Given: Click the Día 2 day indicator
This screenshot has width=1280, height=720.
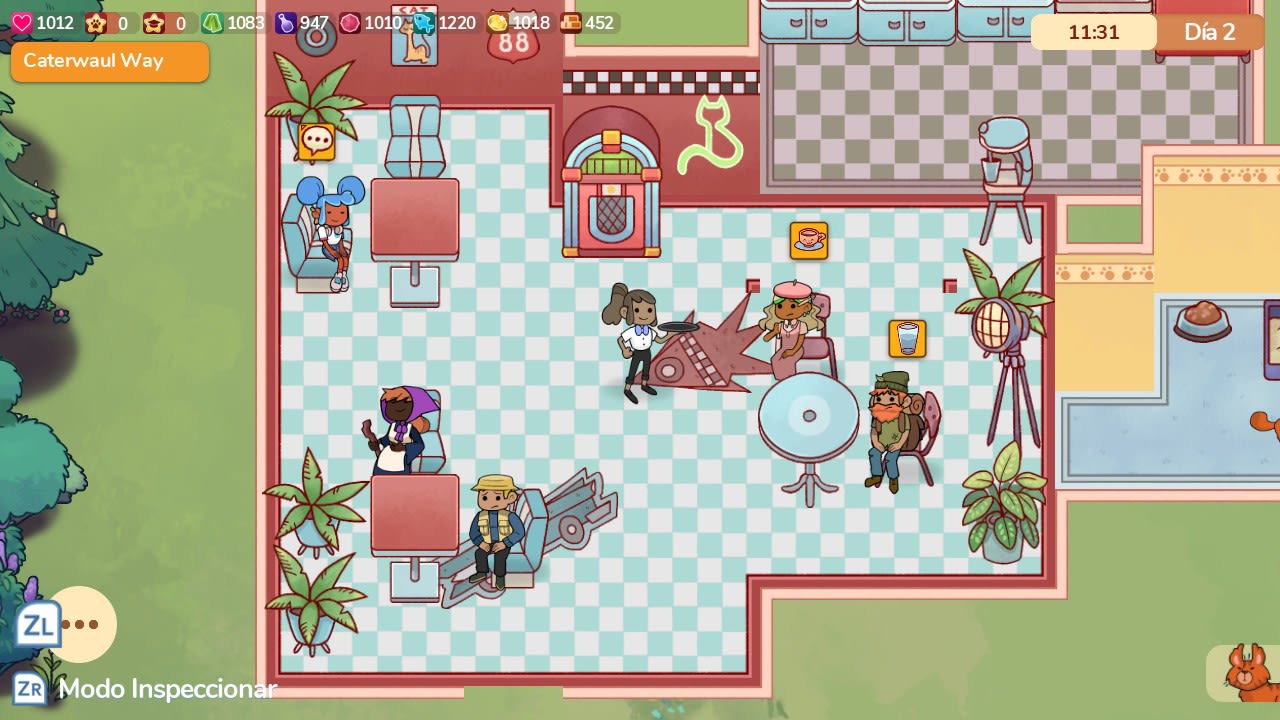Looking at the screenshot, I should pos(1207,32).
